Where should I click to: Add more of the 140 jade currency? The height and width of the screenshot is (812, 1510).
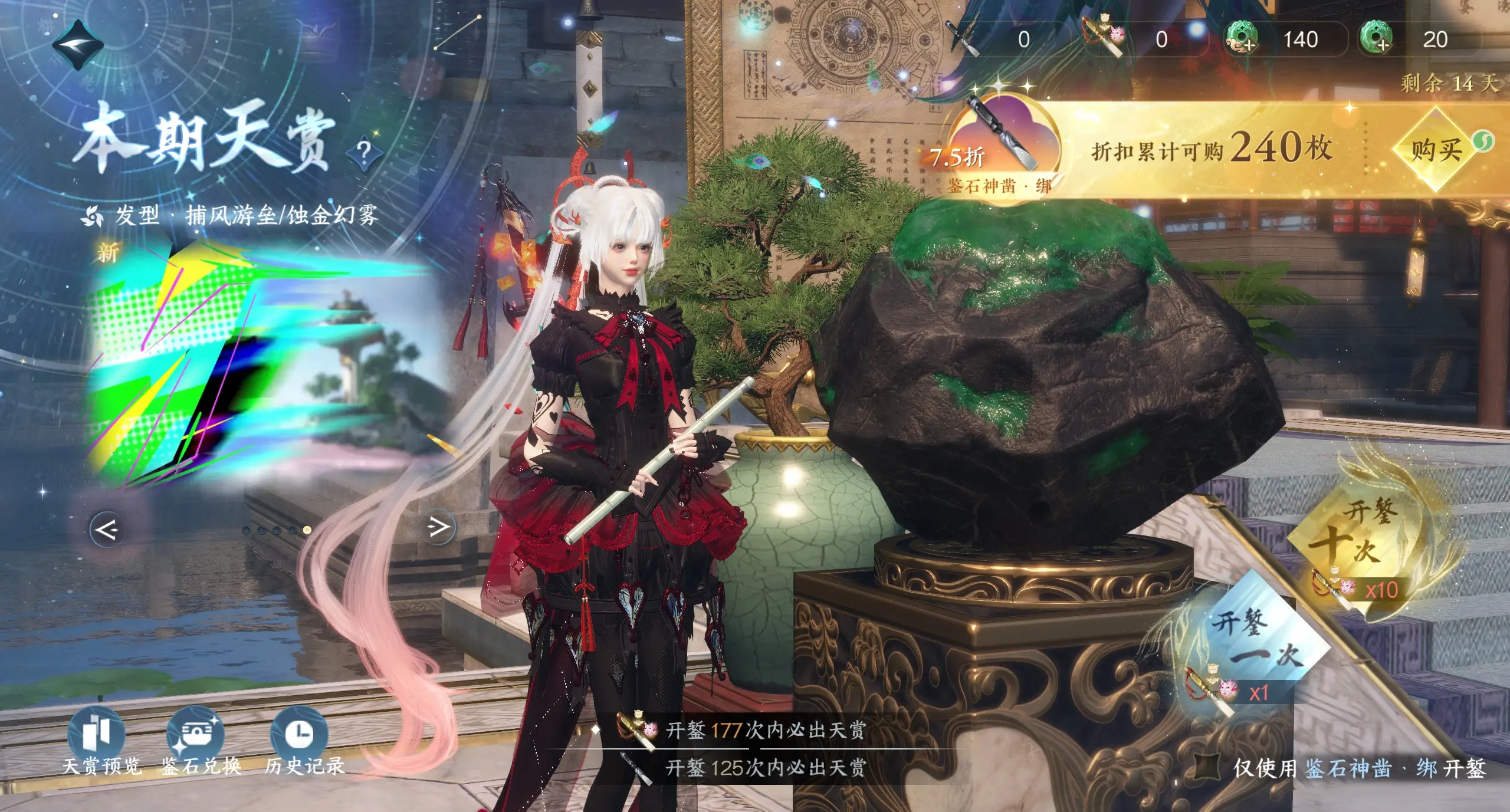coord(1240,40)
